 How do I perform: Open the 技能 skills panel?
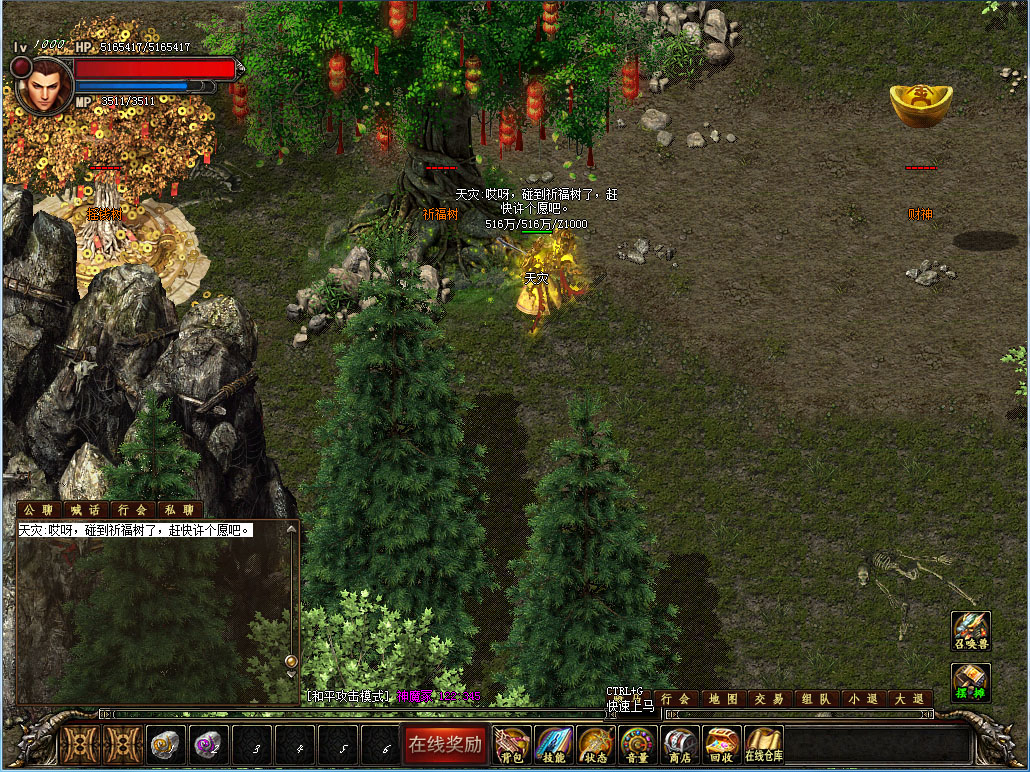tap(554, 745)
